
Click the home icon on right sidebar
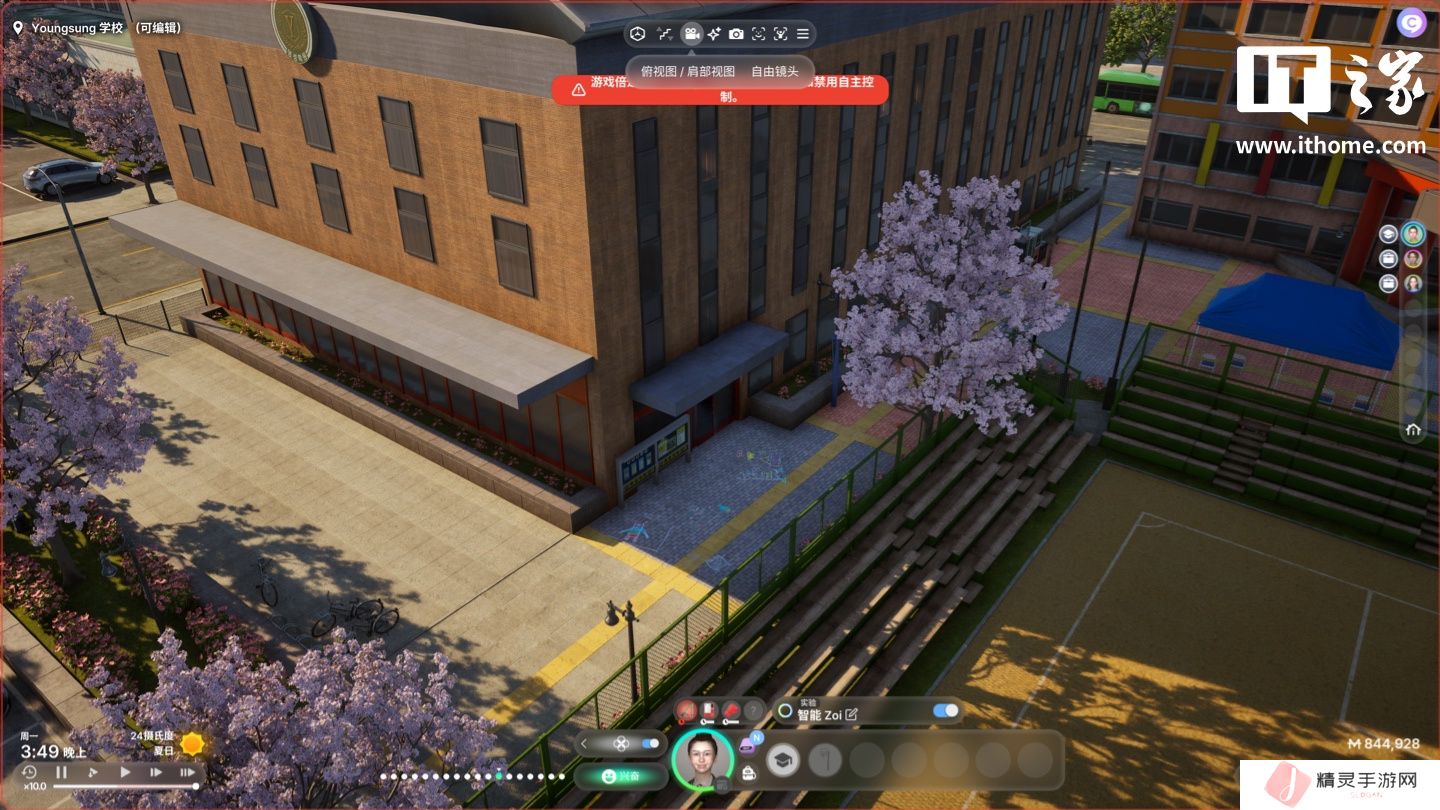[1413, 430]
